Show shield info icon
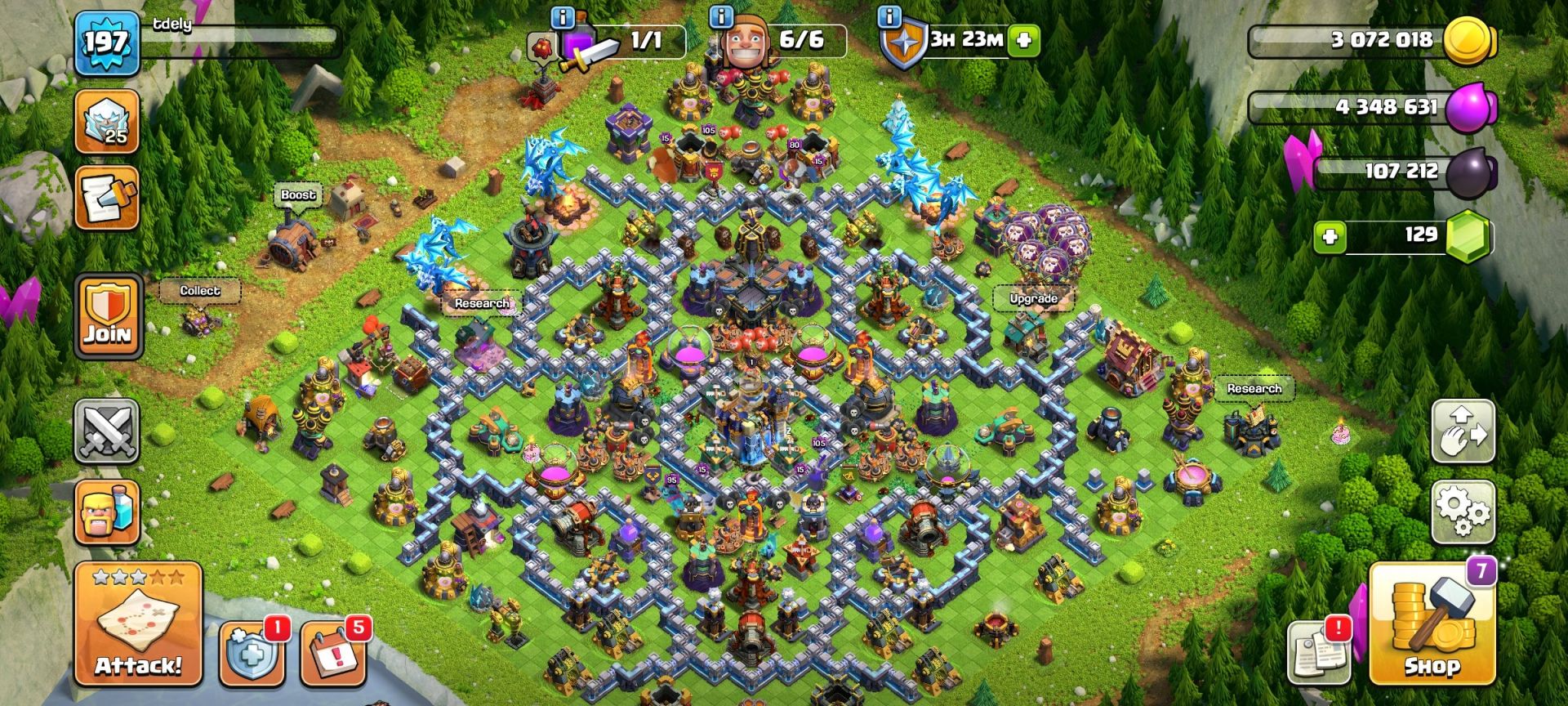 pyautogui.click(x=889, y=16)
